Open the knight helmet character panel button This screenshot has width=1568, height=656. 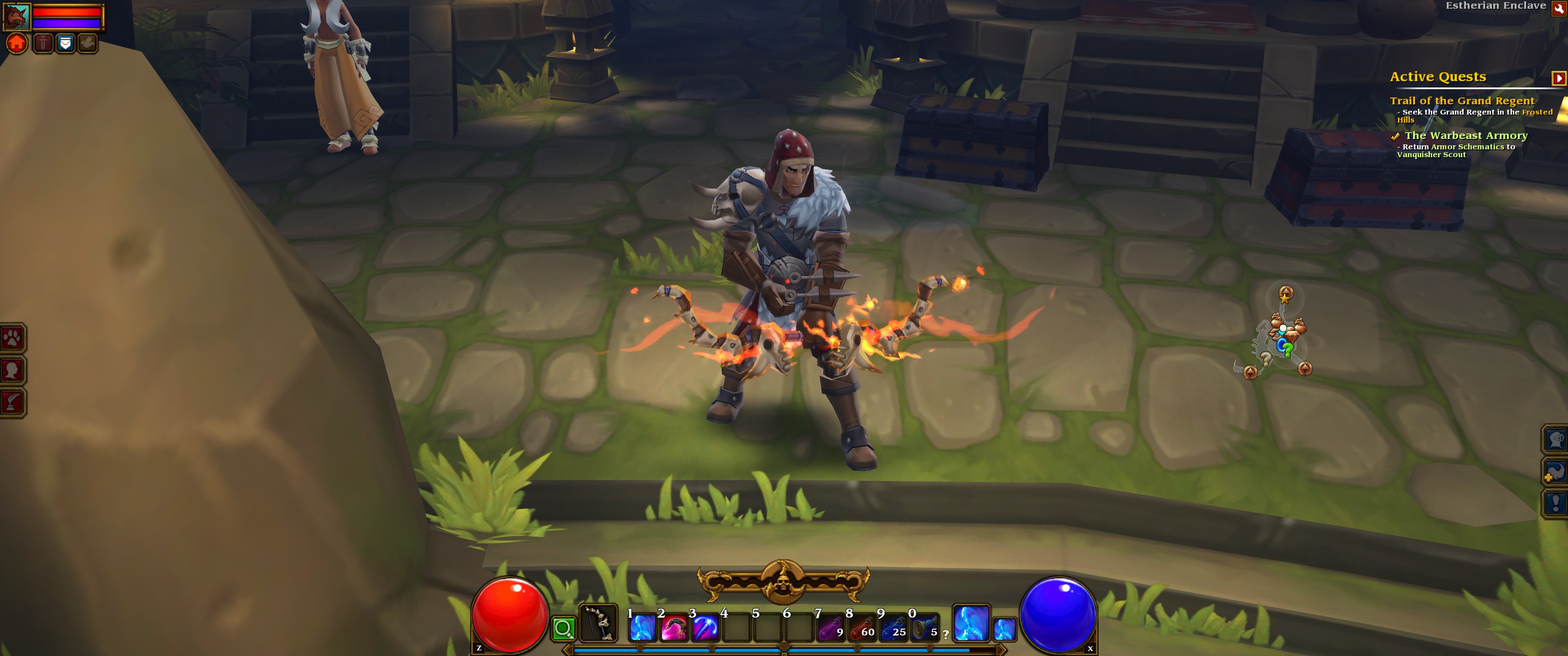1556,439
